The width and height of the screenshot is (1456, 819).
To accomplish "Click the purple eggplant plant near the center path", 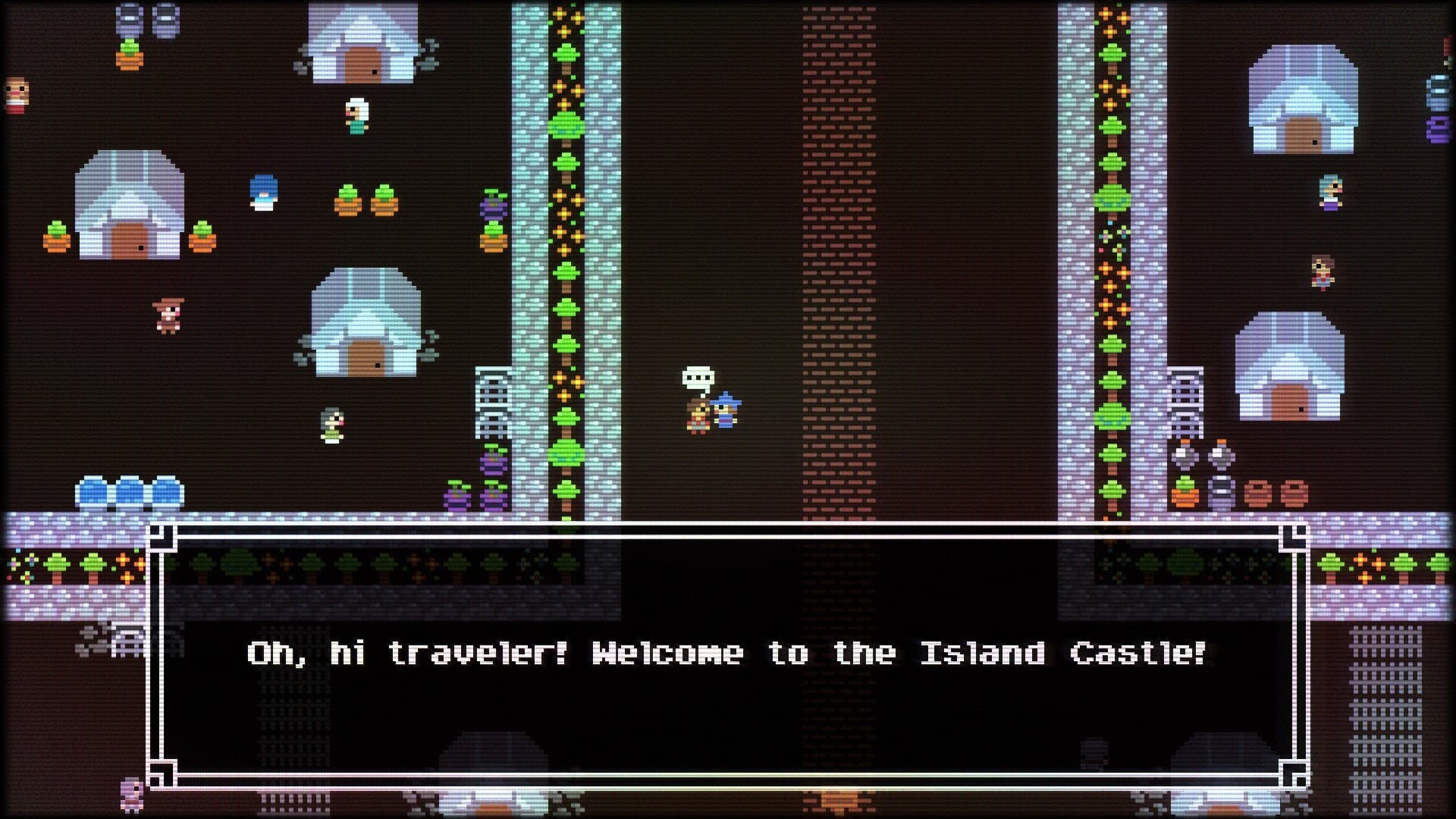I will tap(493, 209).
